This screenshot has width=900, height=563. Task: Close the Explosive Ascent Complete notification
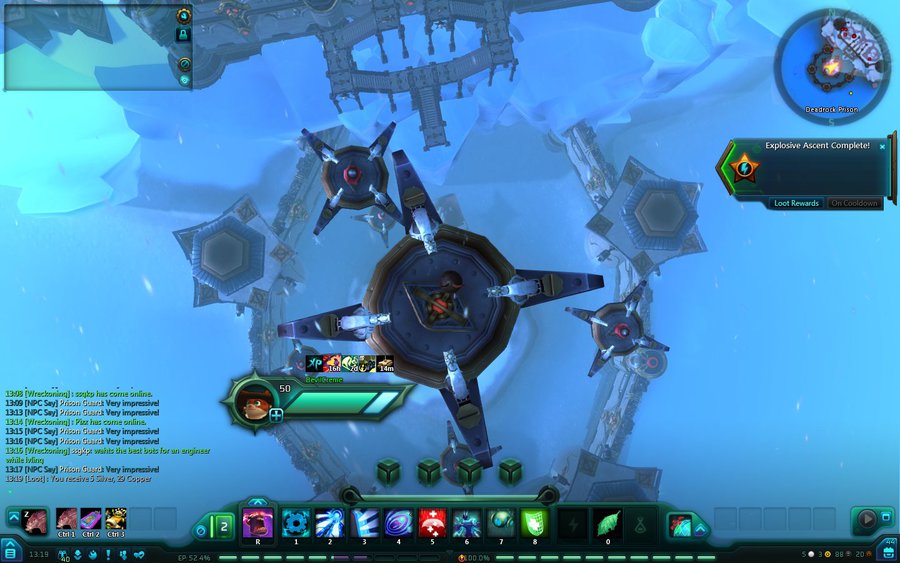tap(882, 146)
